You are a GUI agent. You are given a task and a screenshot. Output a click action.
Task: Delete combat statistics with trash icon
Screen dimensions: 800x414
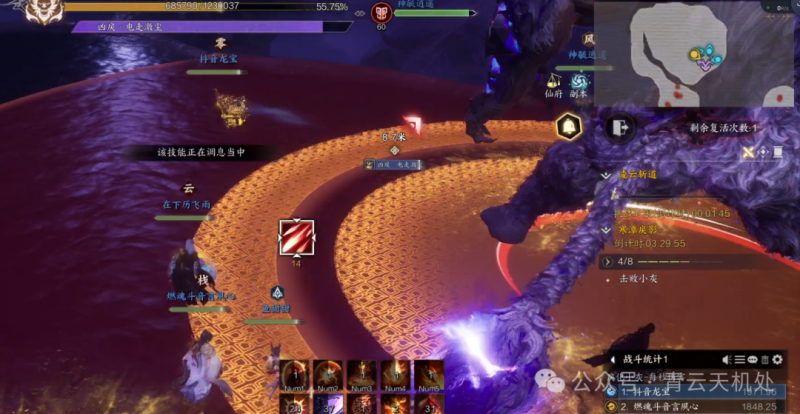(x=765, y=359)
